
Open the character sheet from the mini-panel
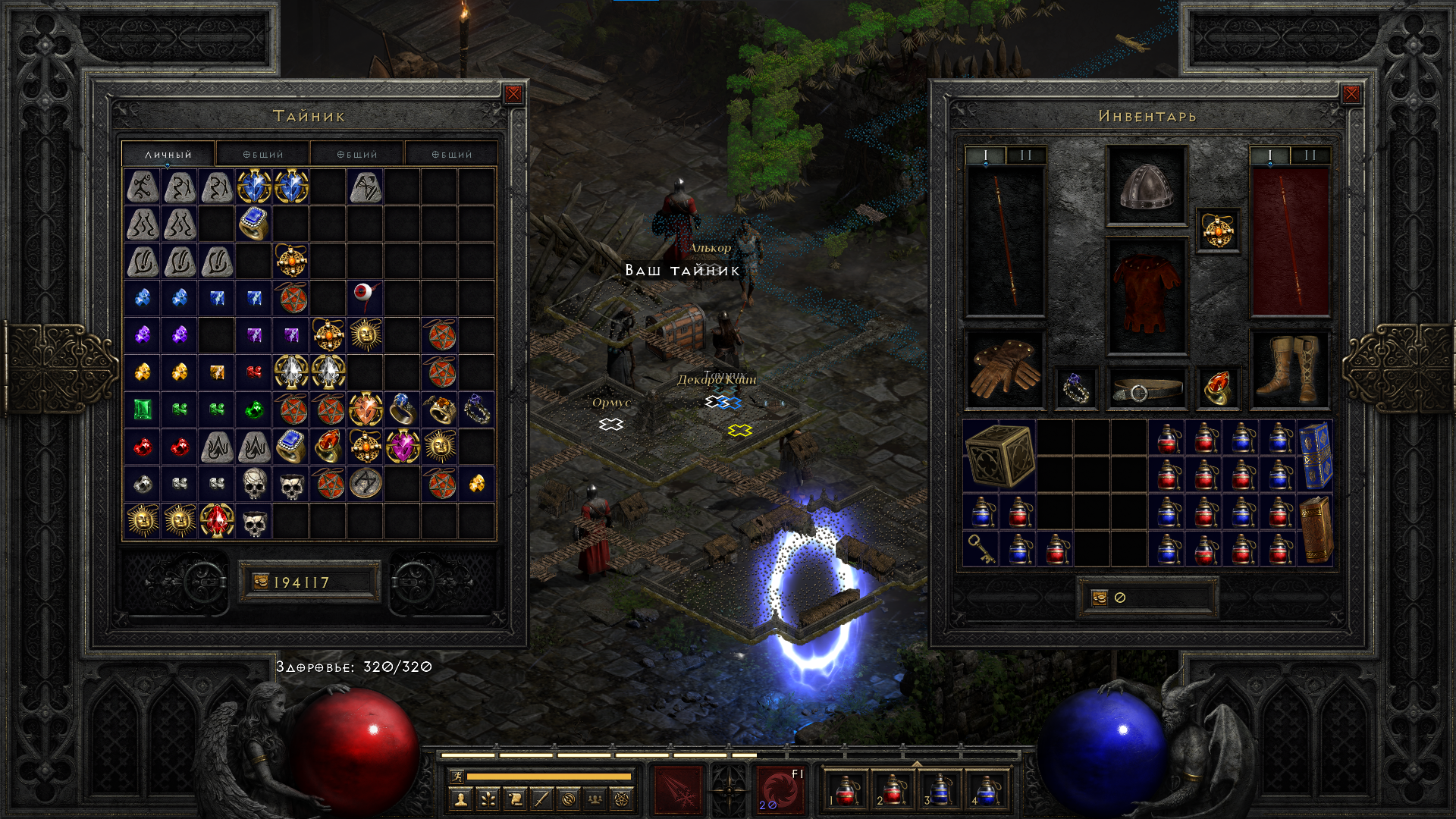[460, 799]
